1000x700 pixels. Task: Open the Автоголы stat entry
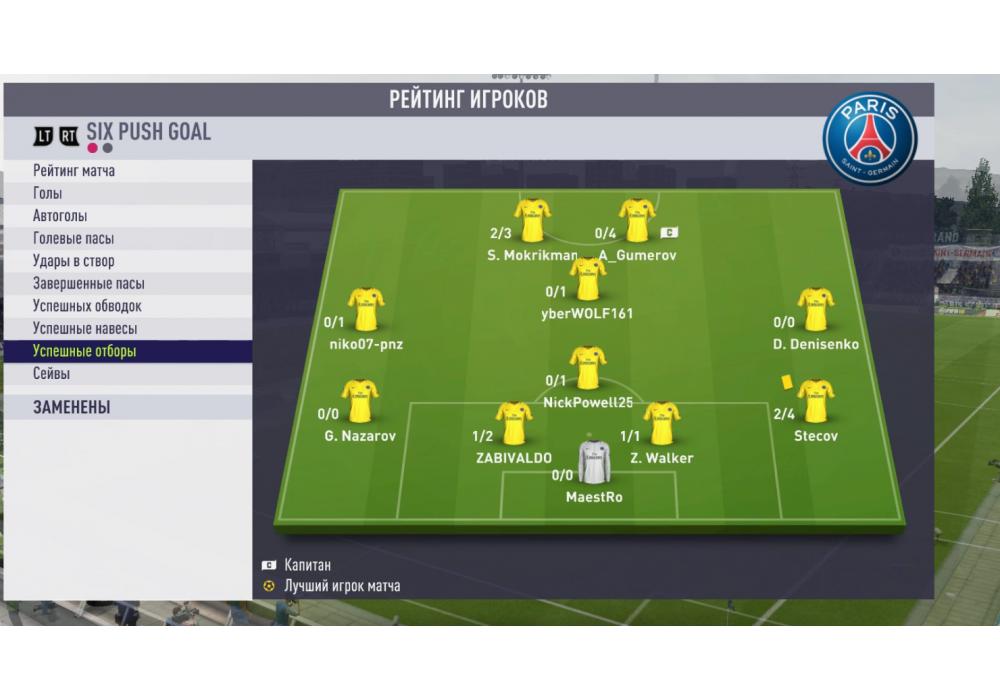(60, 216)
